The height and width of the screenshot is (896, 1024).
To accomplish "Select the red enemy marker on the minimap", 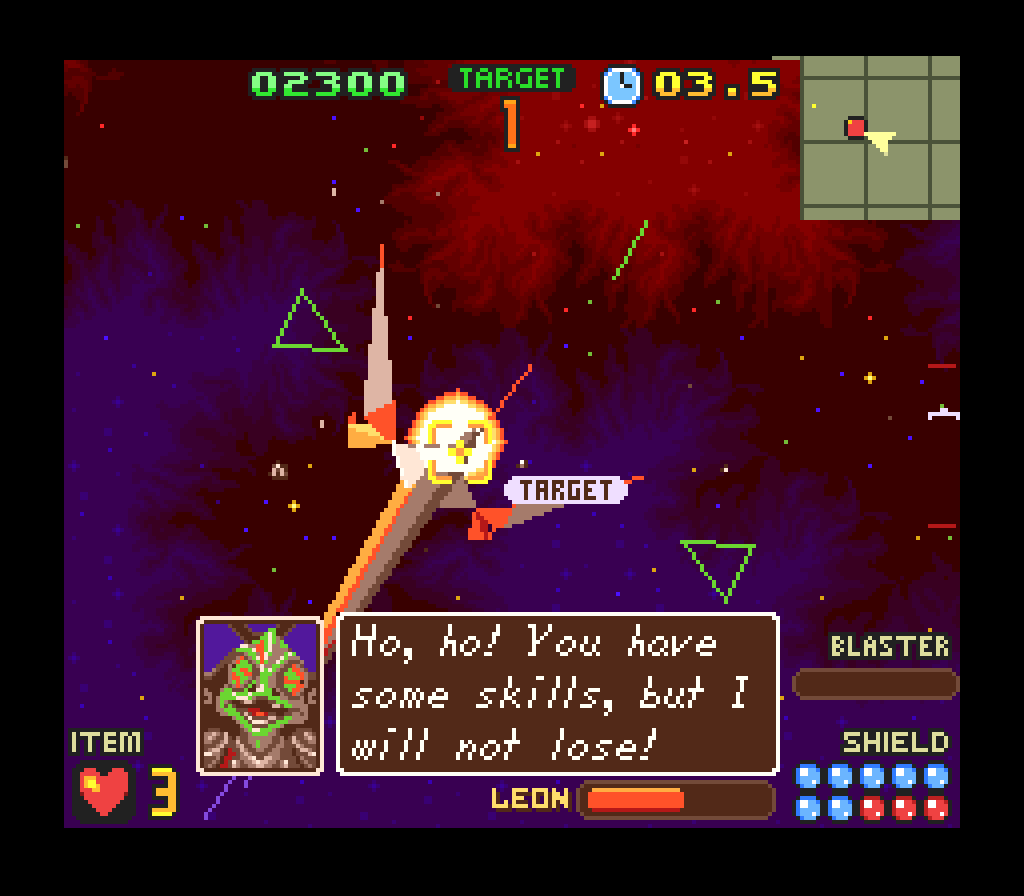I will click(x=855, y=127).
